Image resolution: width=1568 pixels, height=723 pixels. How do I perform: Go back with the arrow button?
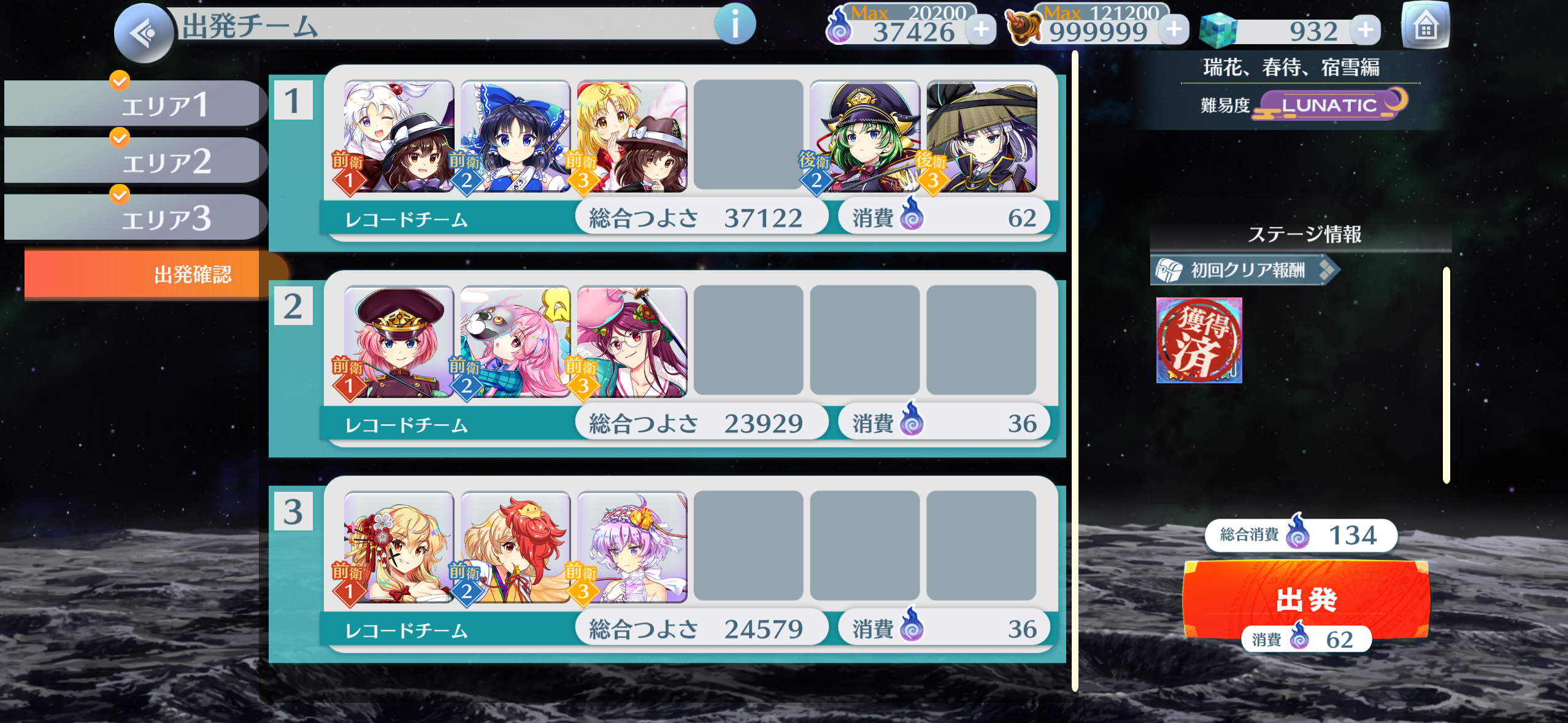(x=144, y=33)
